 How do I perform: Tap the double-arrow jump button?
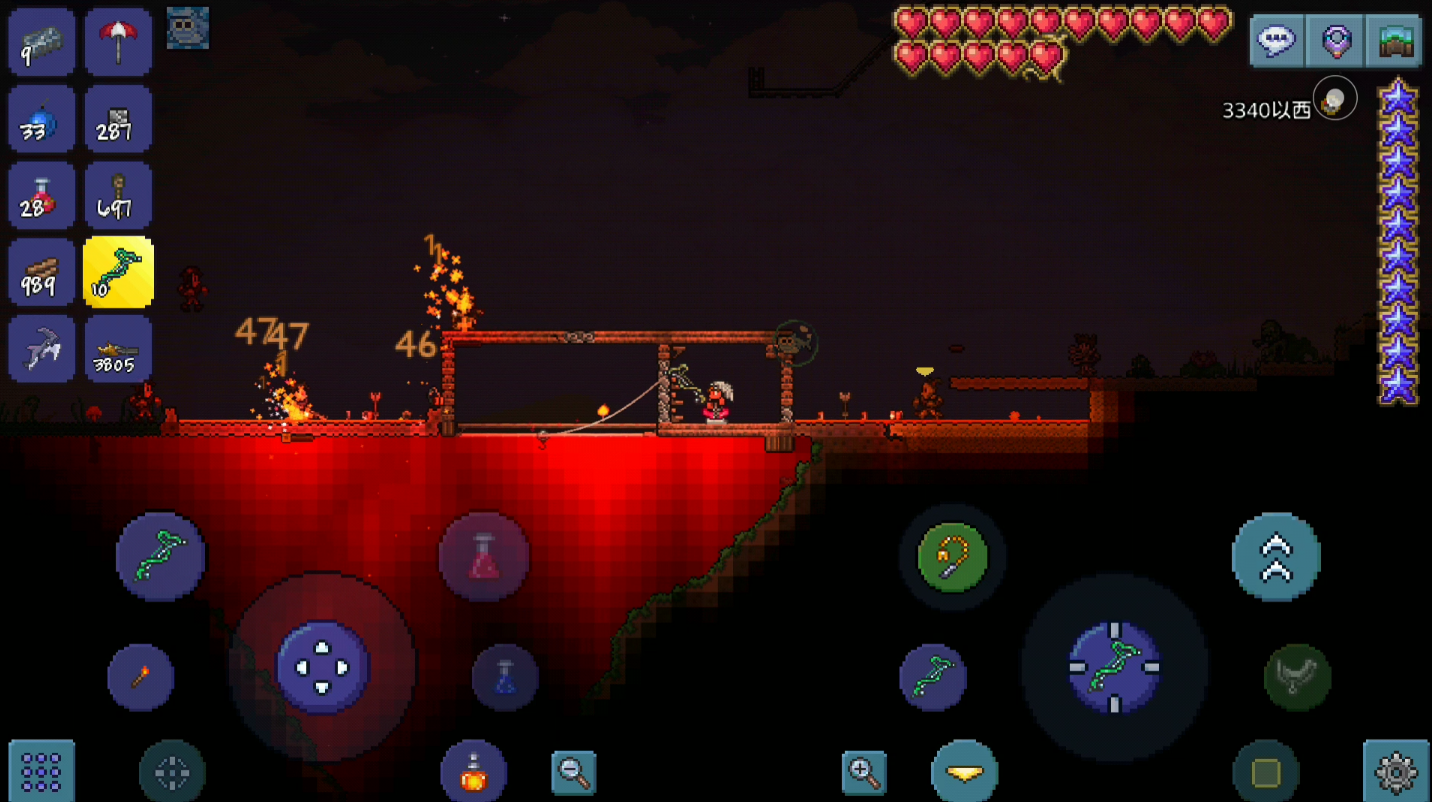[1276, 556]
